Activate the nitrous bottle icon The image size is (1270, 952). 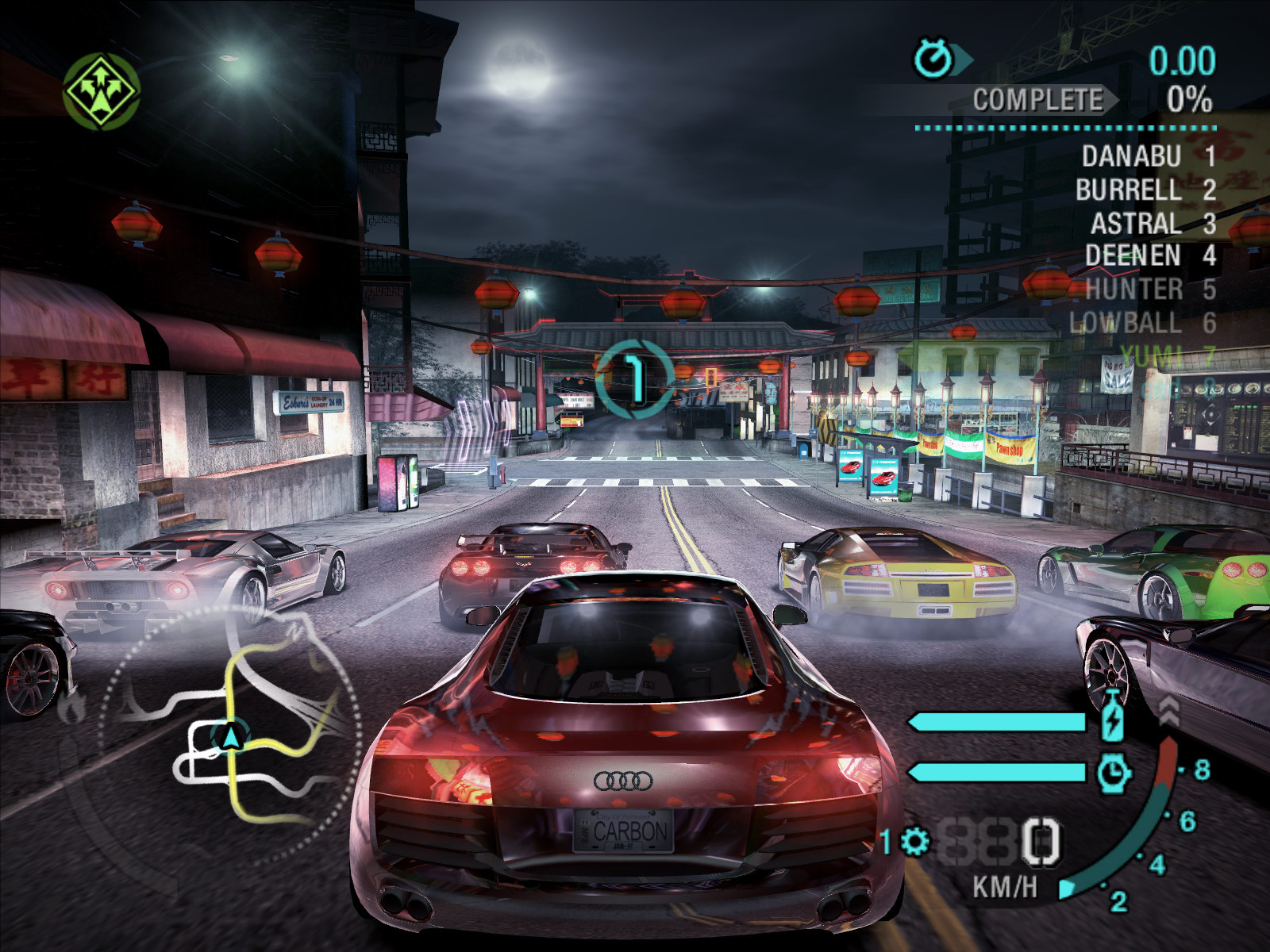pos(1113,718)
